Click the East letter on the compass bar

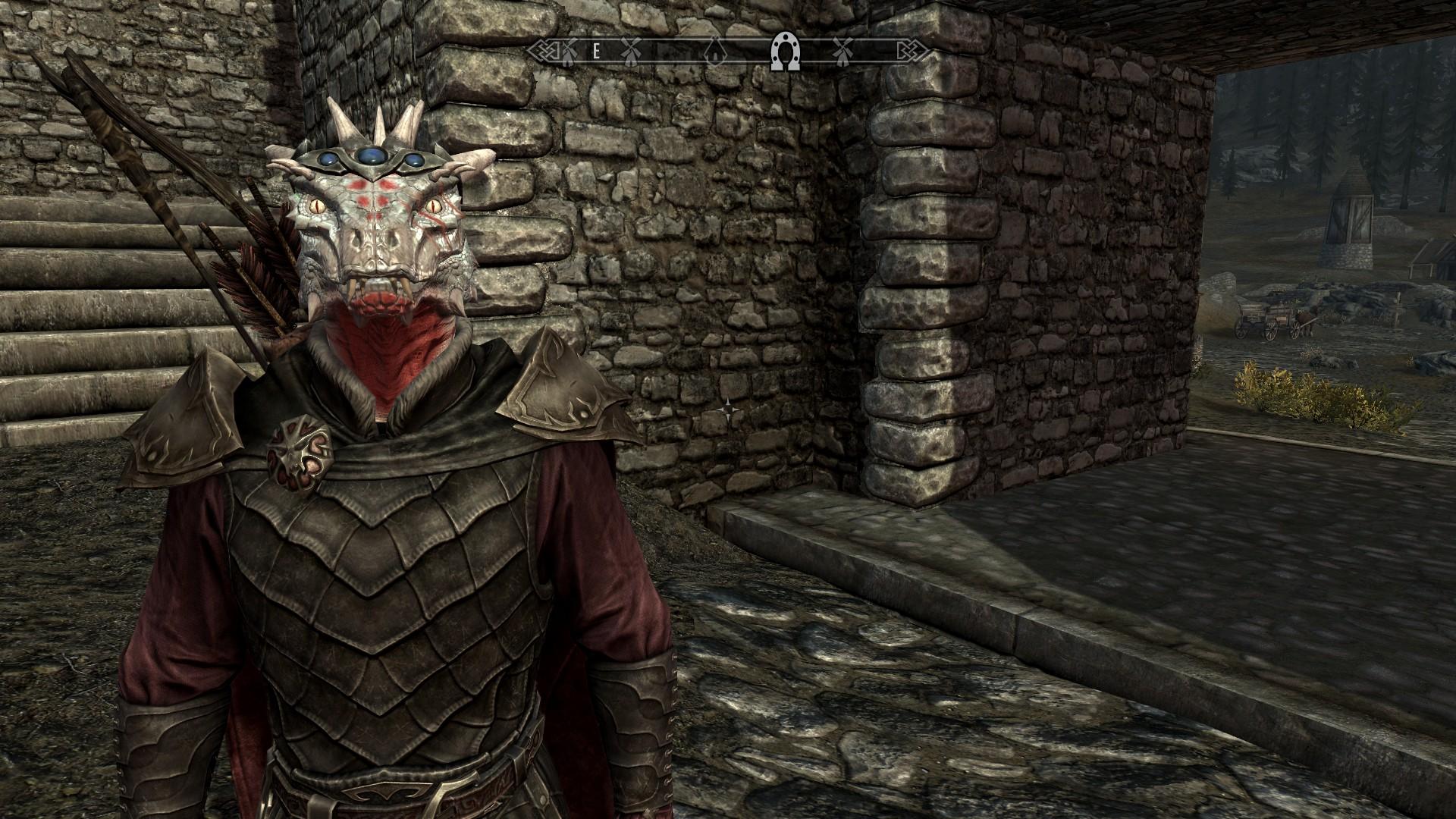point(597,52)
